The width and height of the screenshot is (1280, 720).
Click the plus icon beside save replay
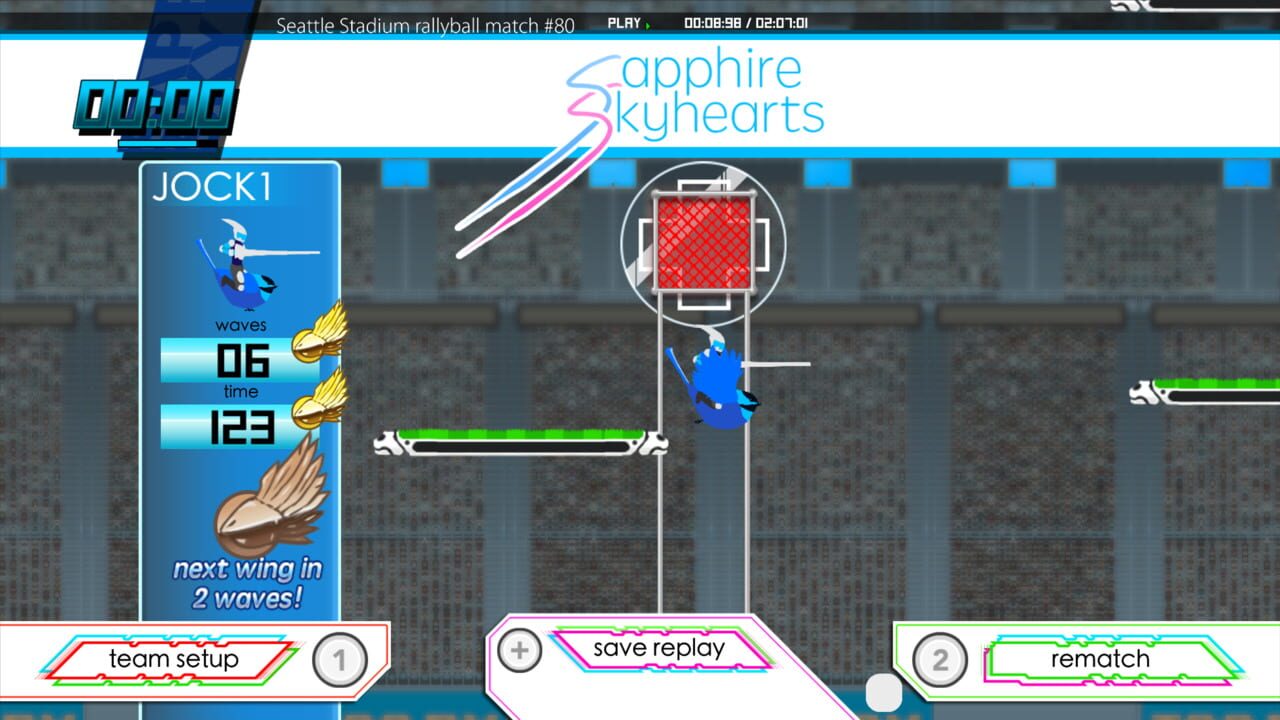(x=519, y=649)
